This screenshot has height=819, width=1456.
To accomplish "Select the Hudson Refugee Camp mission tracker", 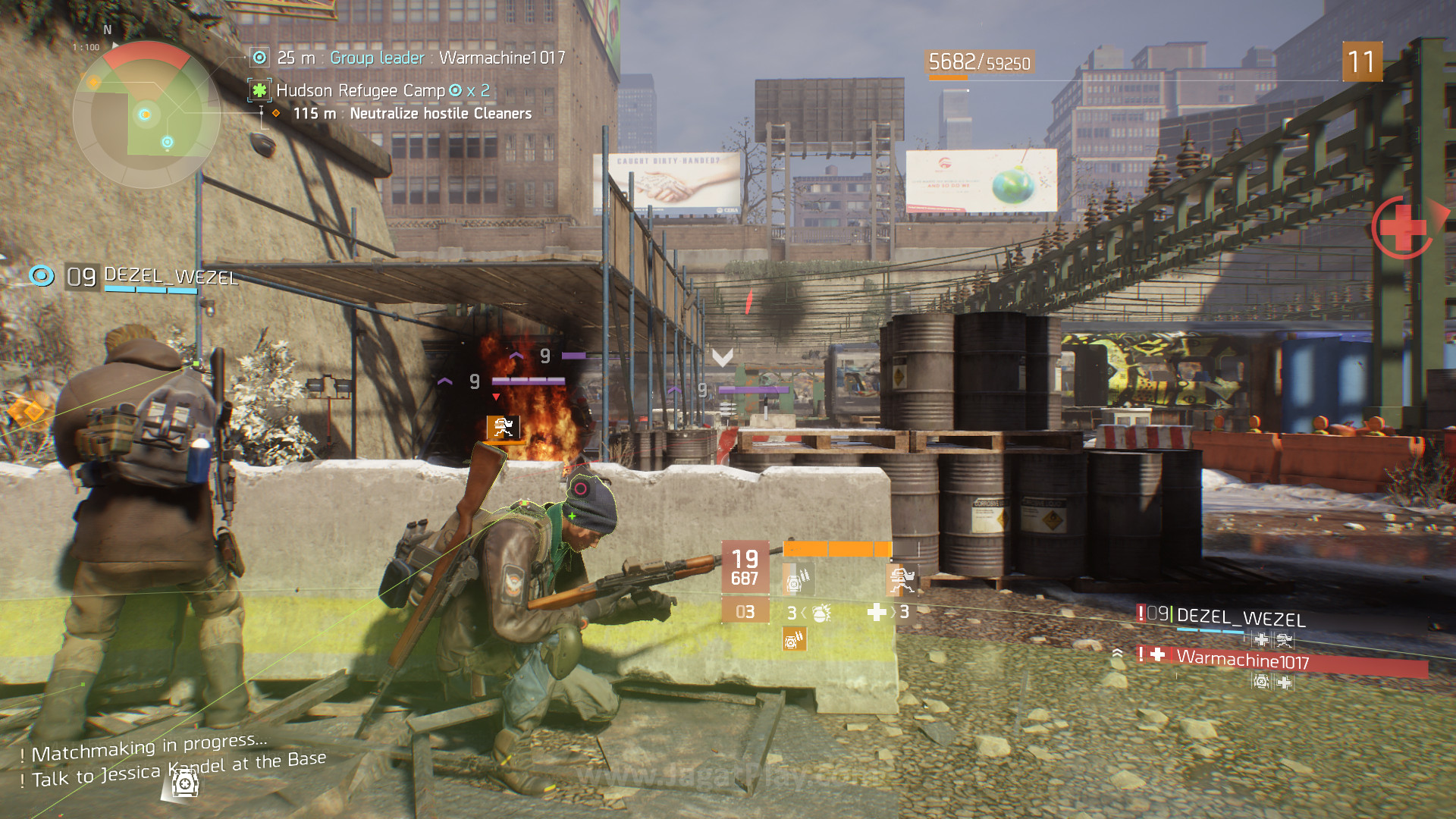I will tap(360, 91).
